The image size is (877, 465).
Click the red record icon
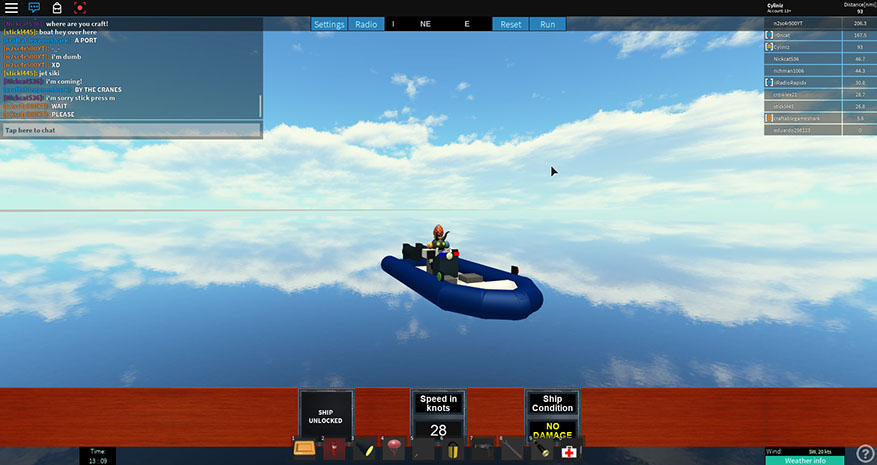80,8
